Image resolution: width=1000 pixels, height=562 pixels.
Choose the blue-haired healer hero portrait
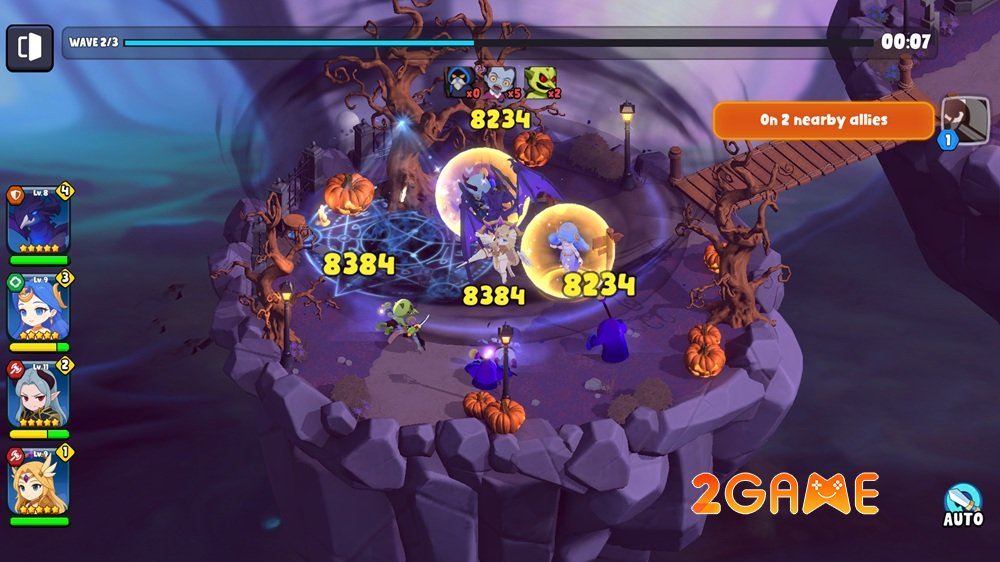(38, 307)
